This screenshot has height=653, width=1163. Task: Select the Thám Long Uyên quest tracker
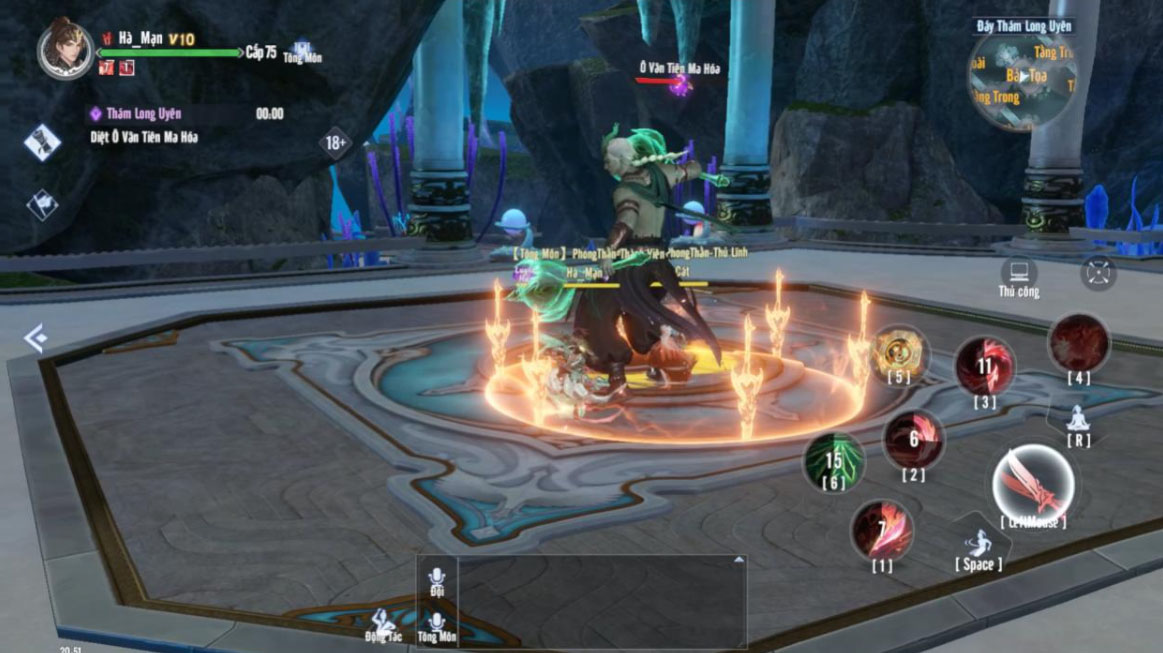145,114
